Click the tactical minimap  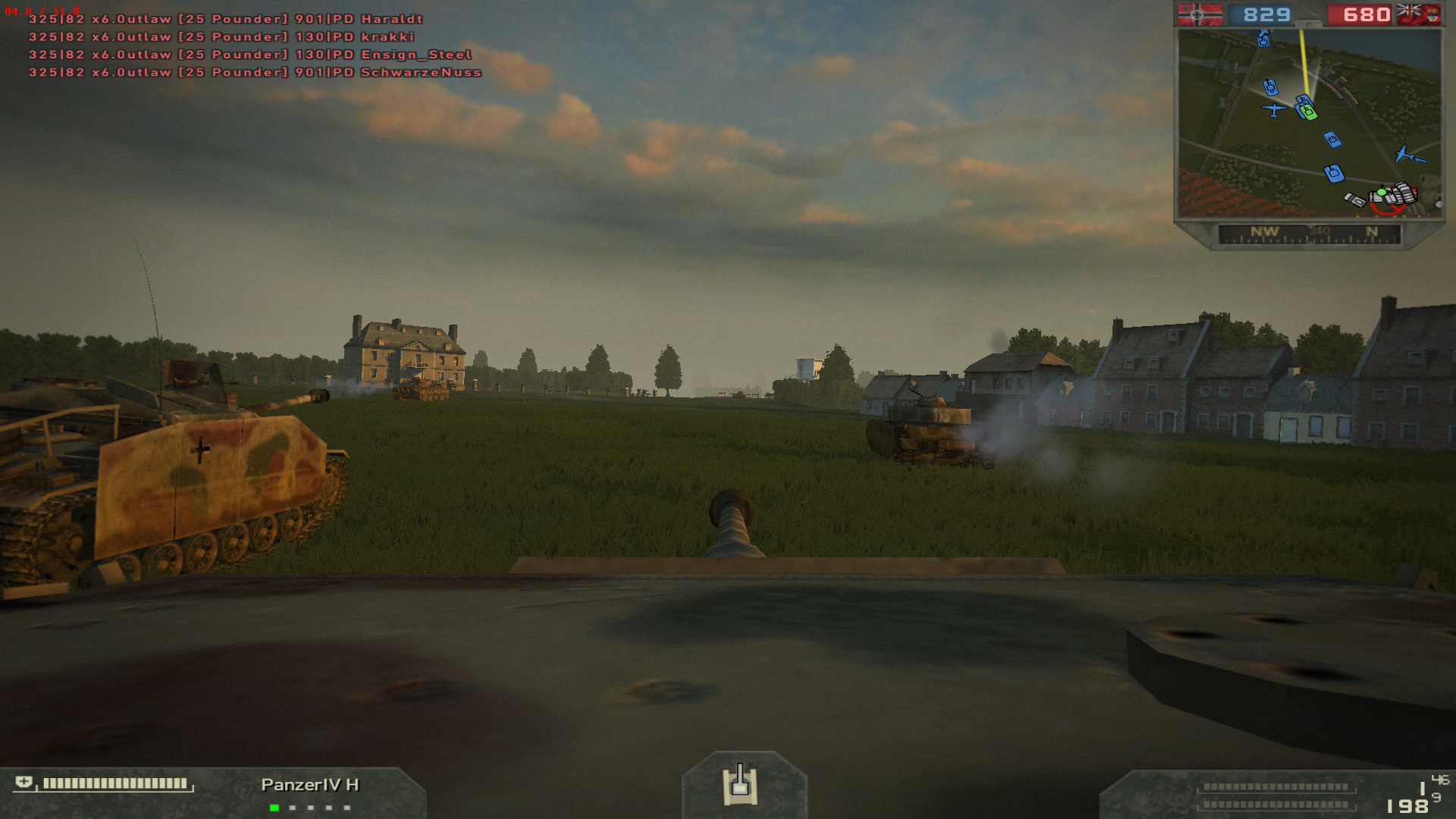1308,123
